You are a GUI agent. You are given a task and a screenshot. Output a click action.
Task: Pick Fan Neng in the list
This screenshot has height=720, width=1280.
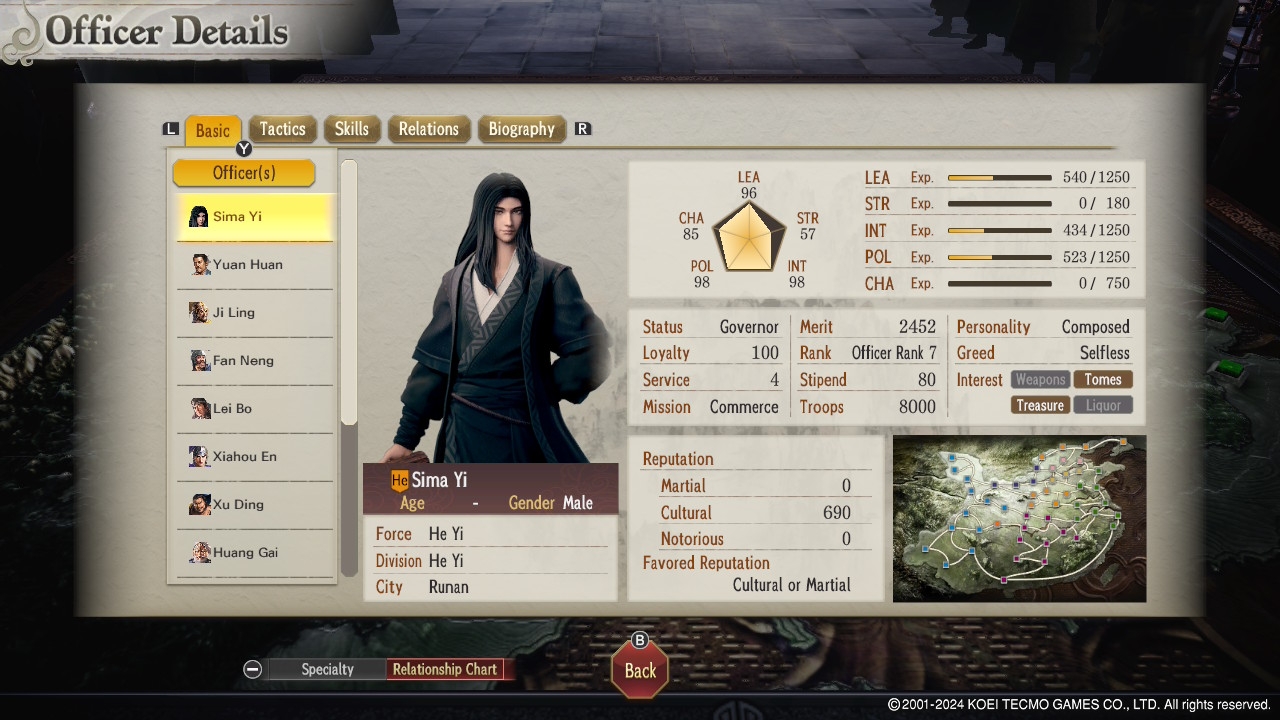click(x=255, y=361)
